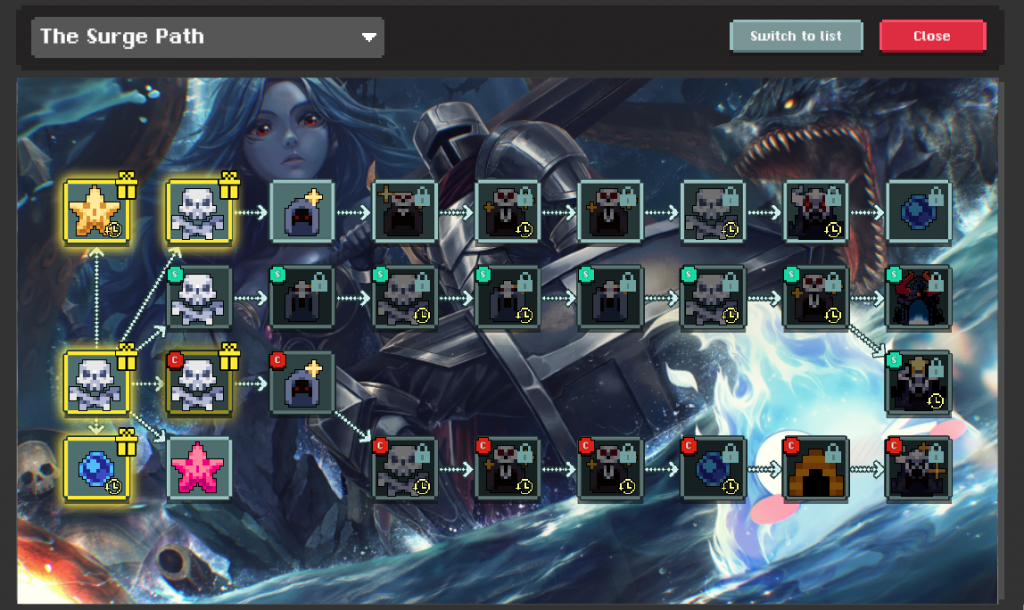Select the unlocked skull node with green S badge
Screen dimensions: 1024x610
(200, 298)
